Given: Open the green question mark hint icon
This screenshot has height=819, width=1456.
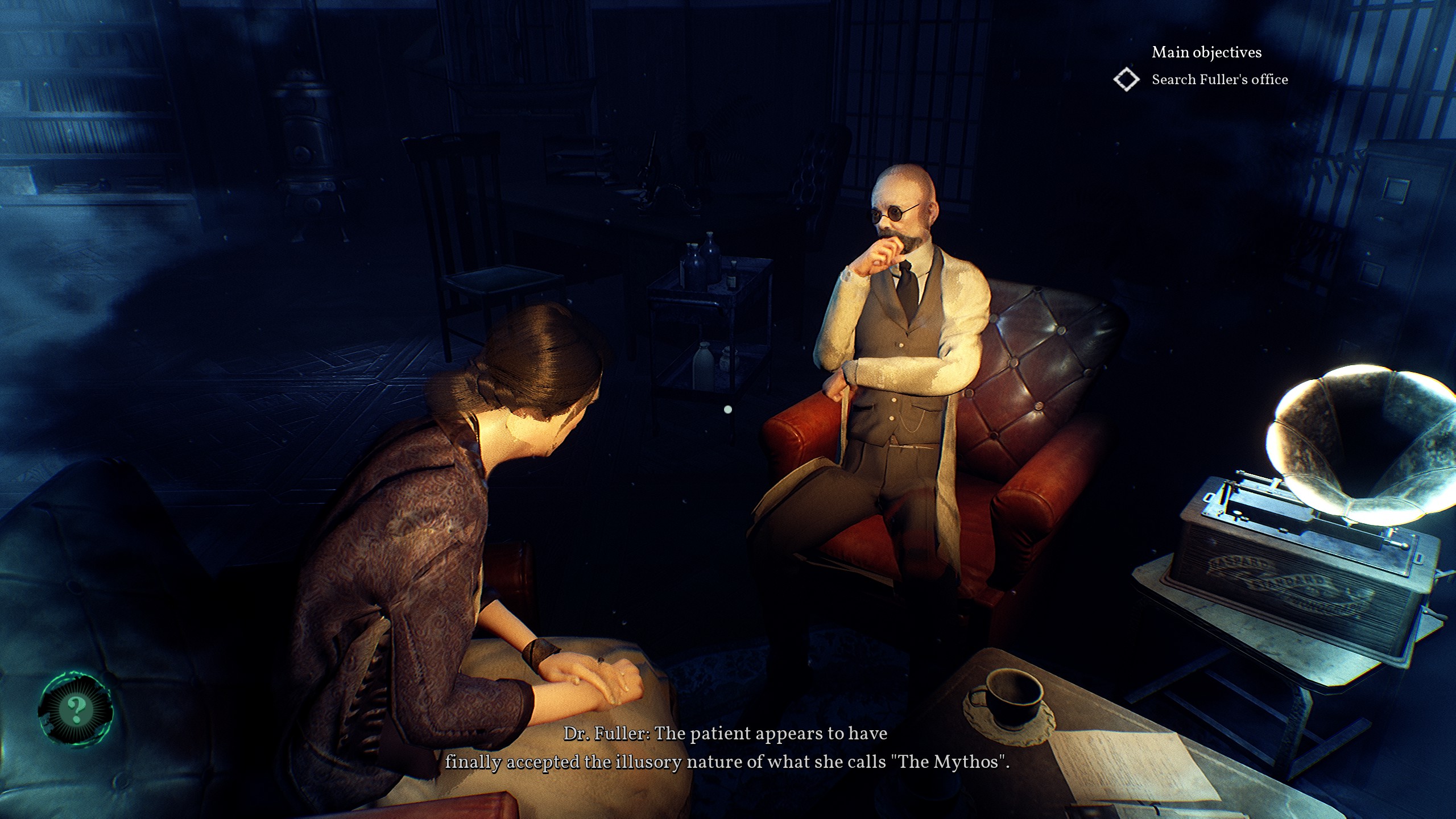Looking at the screenshot, I should (x=76, y=708).
